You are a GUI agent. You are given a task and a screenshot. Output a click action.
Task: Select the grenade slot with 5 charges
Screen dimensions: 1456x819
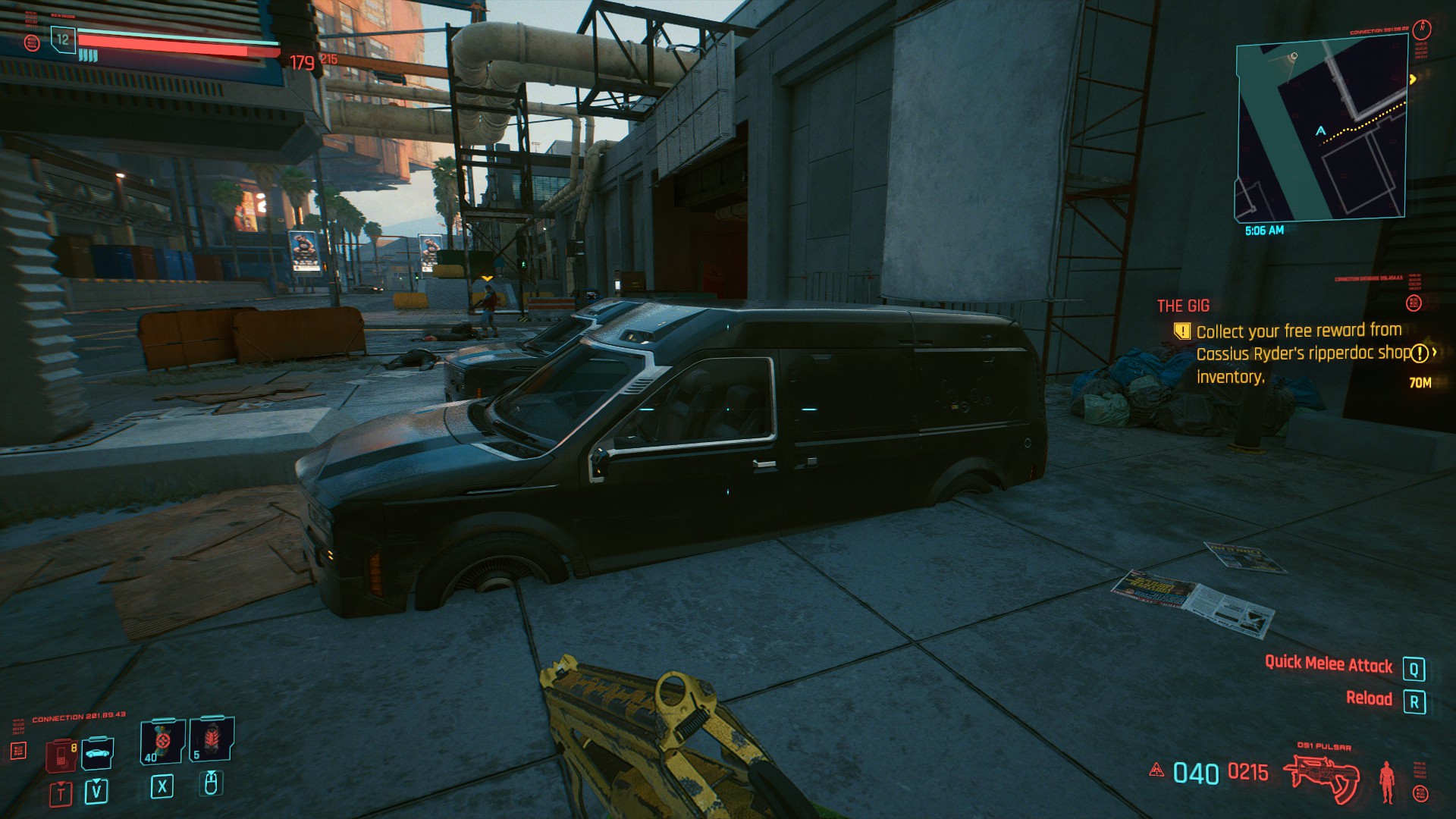click(212, 739)
